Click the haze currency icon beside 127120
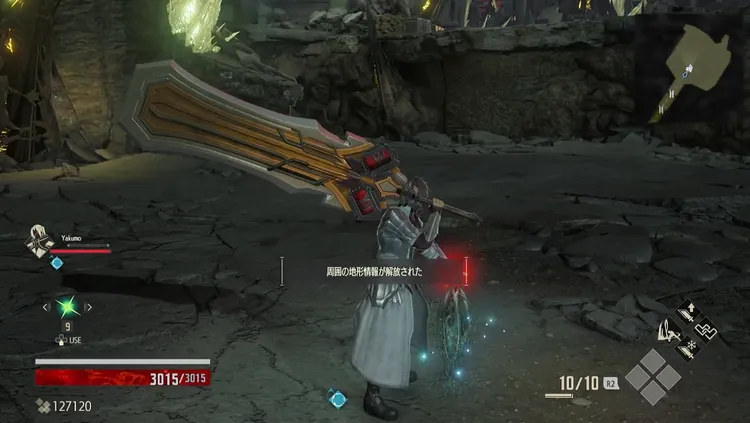The image size is (750, 423). pyautogui.click(x=42, y=406)
